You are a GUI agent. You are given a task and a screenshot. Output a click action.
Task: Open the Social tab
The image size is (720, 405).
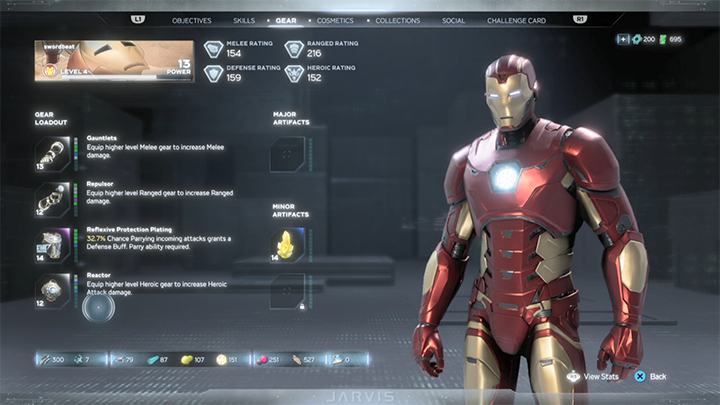point(453,20)
